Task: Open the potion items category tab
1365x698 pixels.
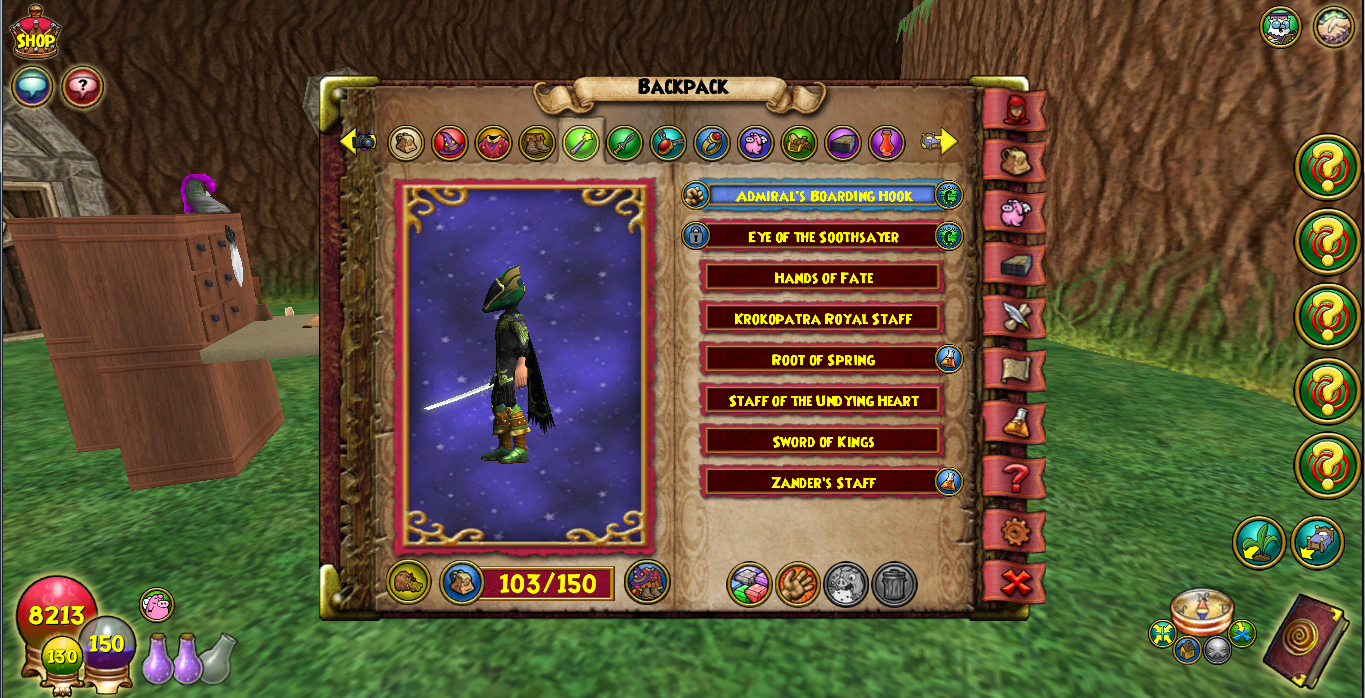Action: (886, 143)
